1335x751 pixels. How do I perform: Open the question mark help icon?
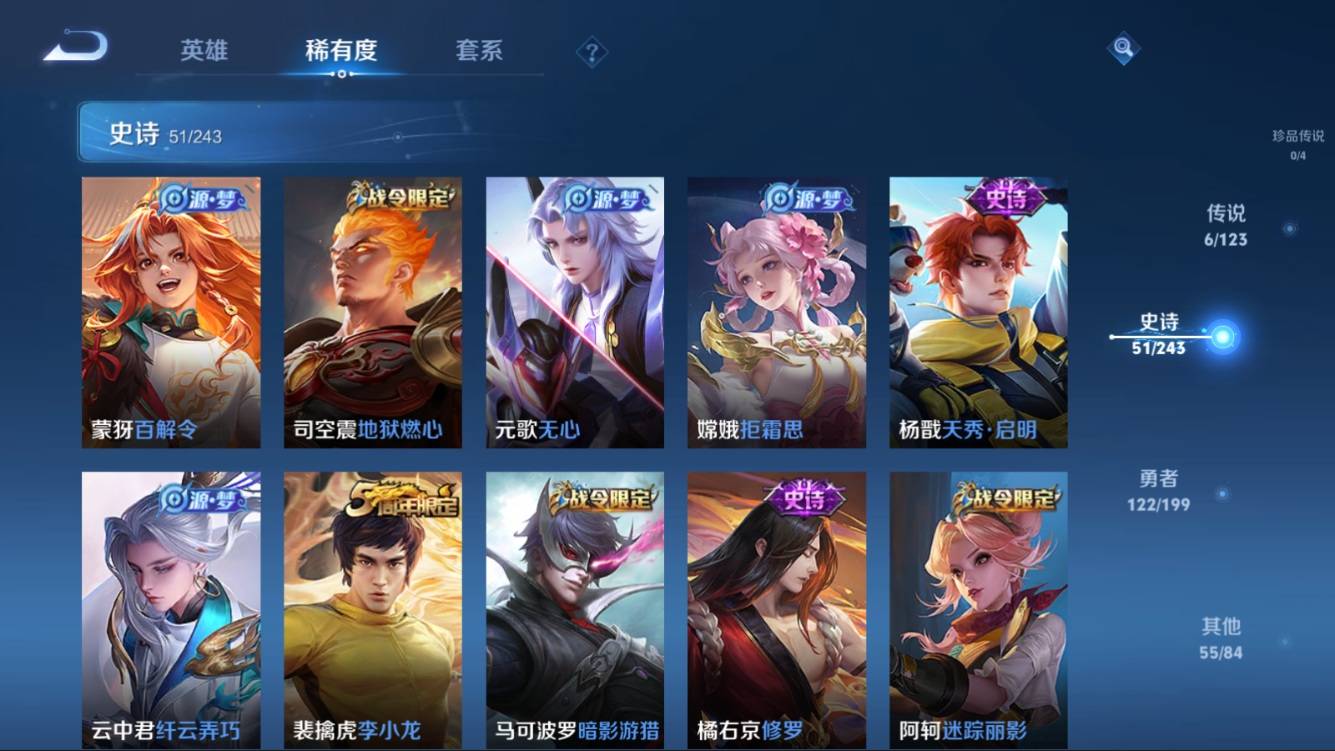pos(591,52)
